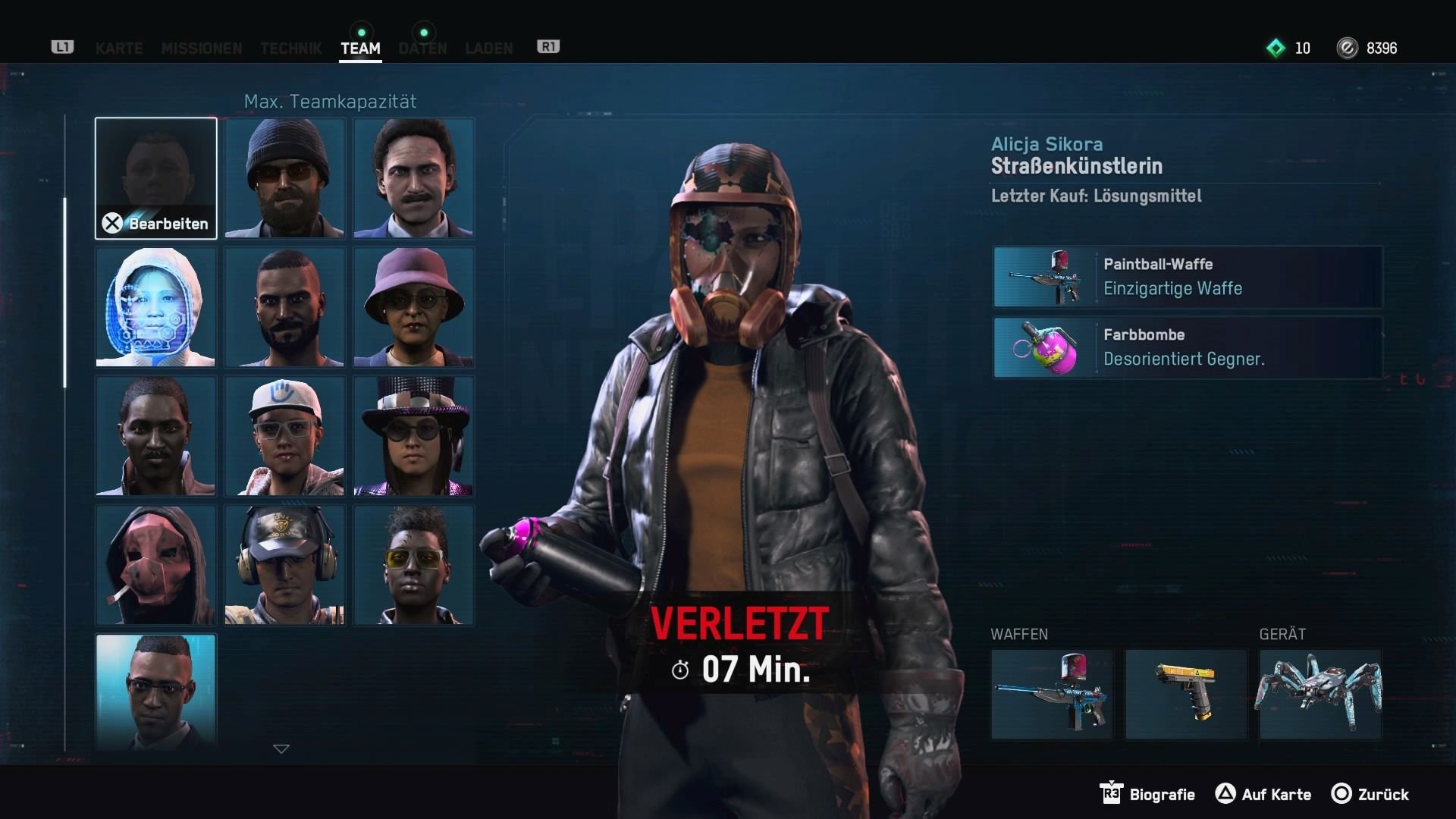This screenshot has width=1456, height=819.
Task: Expand the roster with the down arrow
Action: coord(281,748)
